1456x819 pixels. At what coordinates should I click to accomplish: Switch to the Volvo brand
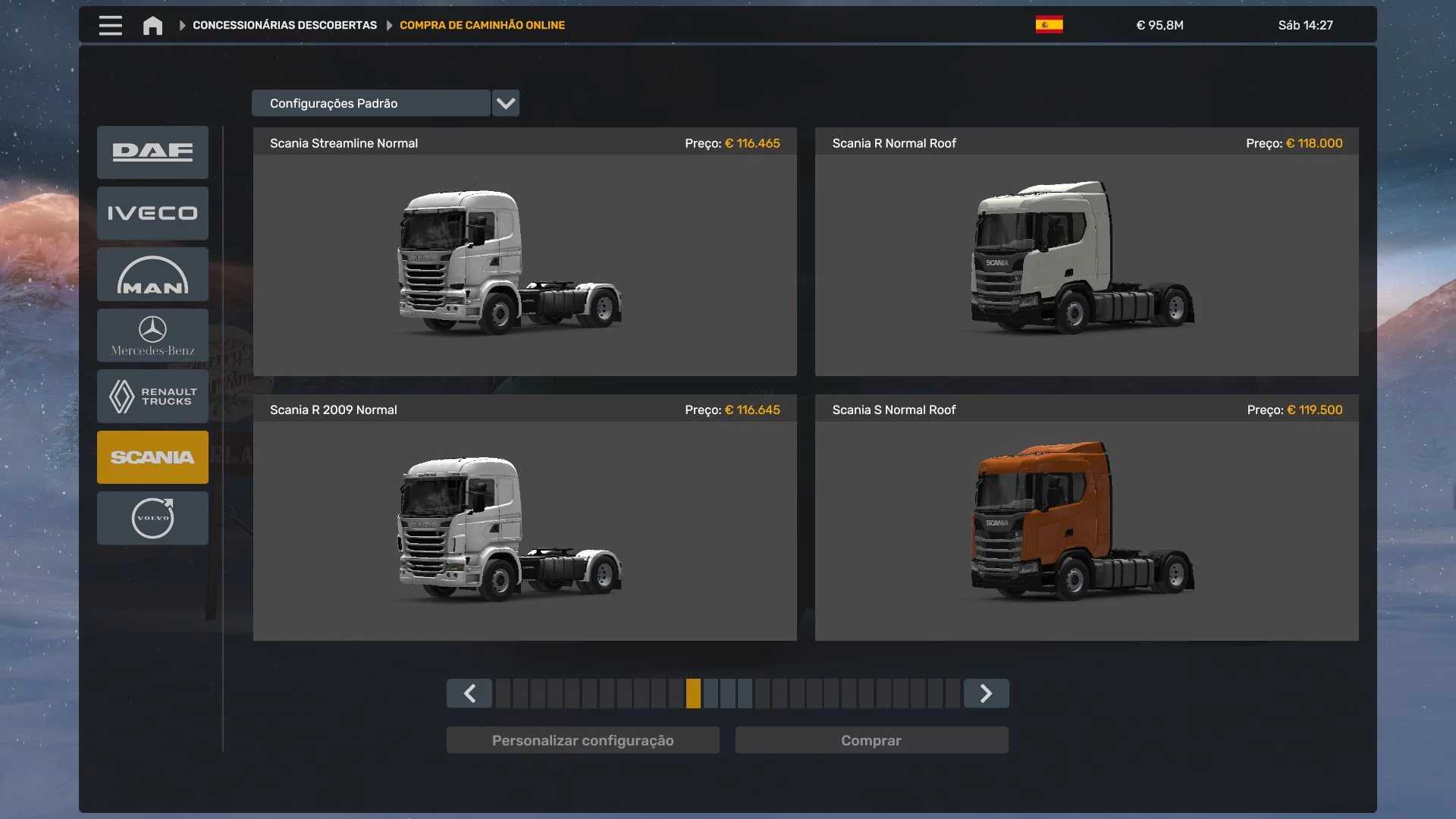pos(152,518)
